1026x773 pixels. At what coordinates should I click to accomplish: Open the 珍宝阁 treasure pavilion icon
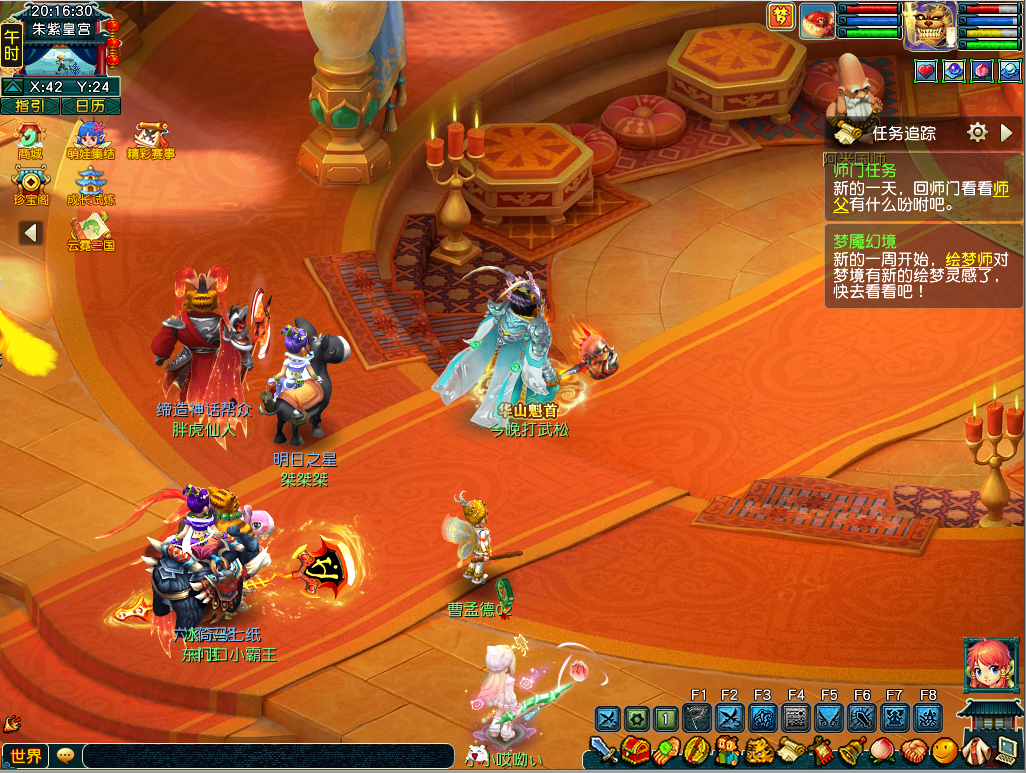(x=30, y=185)
